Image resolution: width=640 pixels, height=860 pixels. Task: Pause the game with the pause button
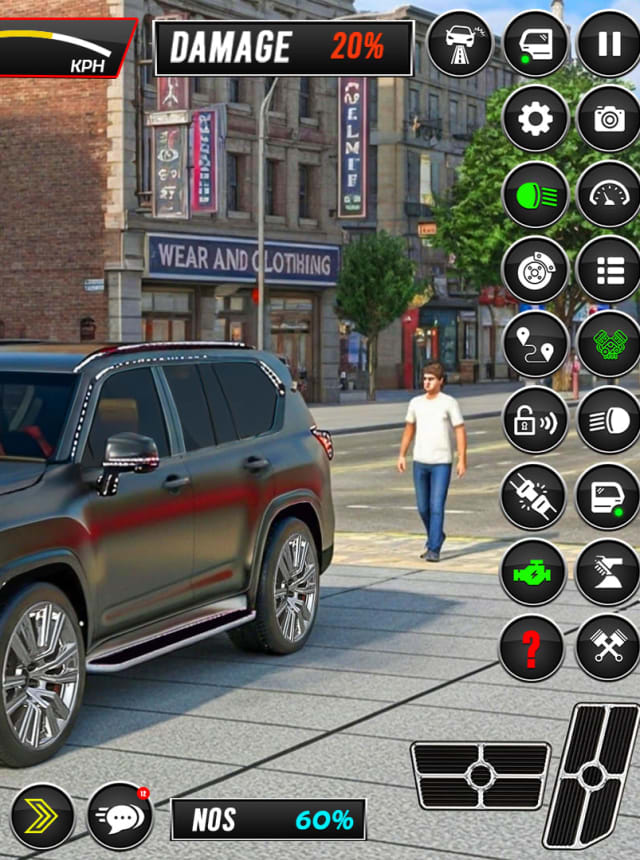pos(608,45)
